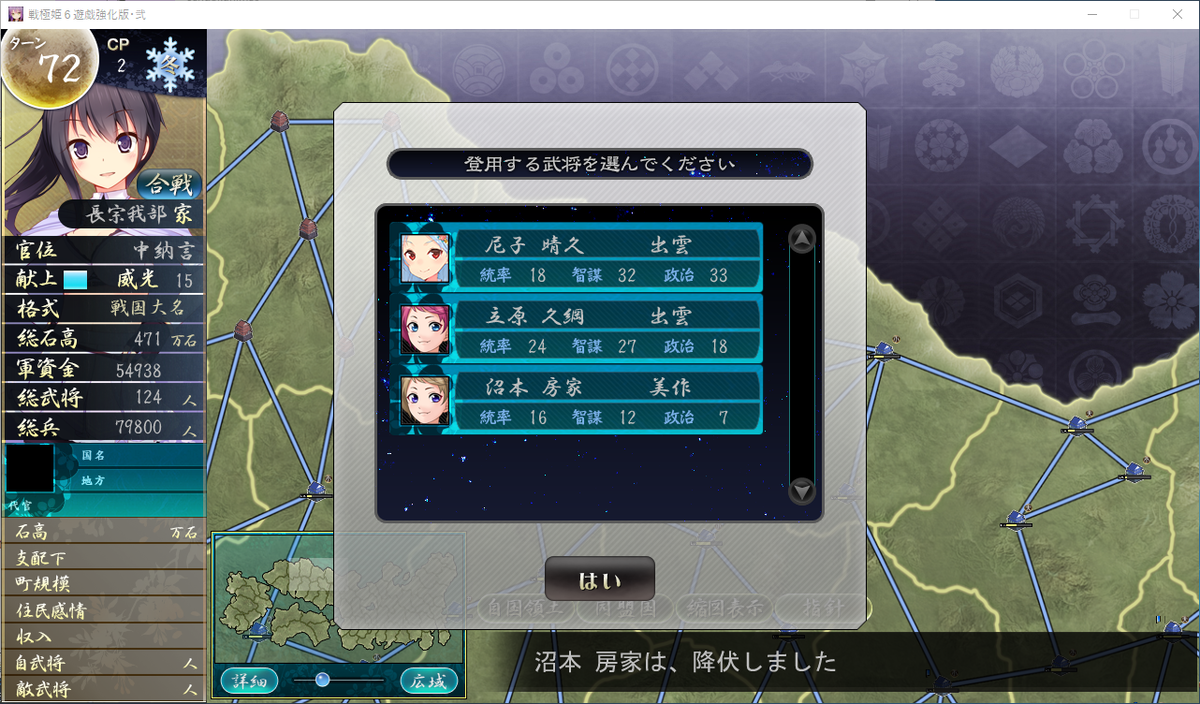
Task: Open the 詳細 detailed map view
Action: coord(249,681)
